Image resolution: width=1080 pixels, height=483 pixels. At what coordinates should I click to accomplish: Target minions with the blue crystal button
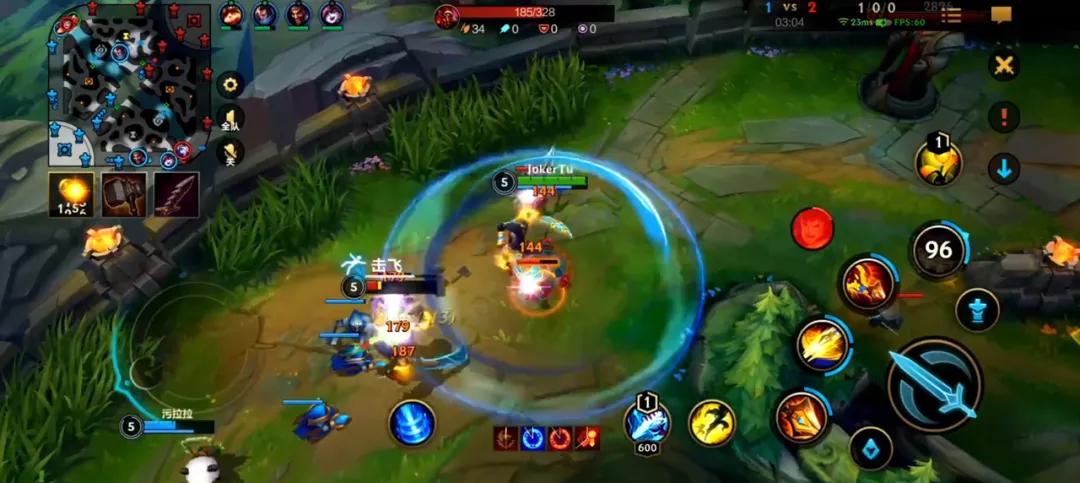coord(871,447)
